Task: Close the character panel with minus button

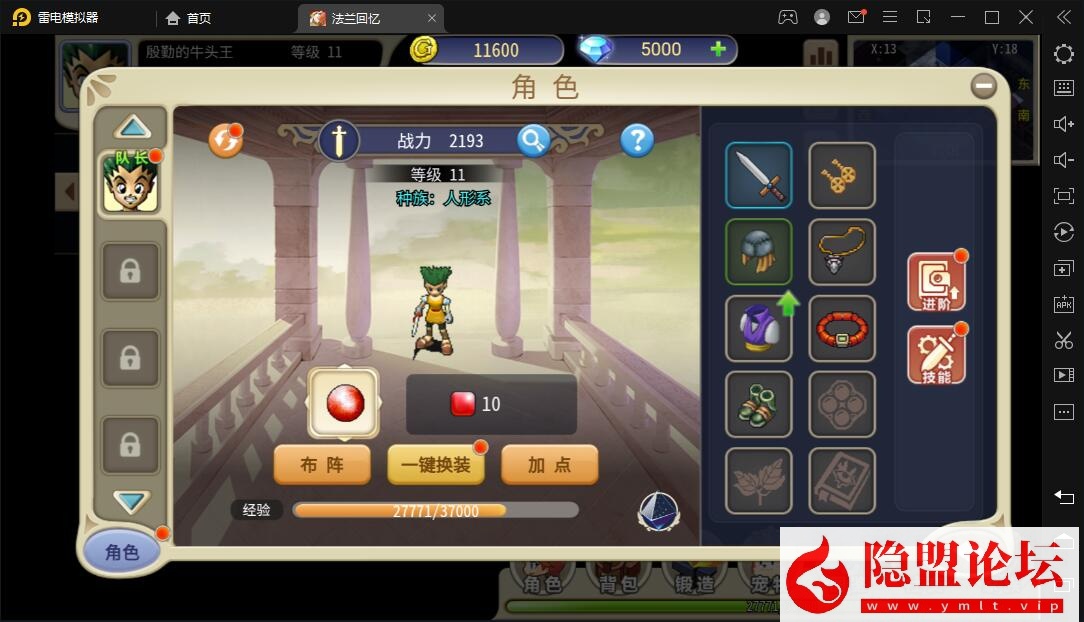Action: (984, 86)
